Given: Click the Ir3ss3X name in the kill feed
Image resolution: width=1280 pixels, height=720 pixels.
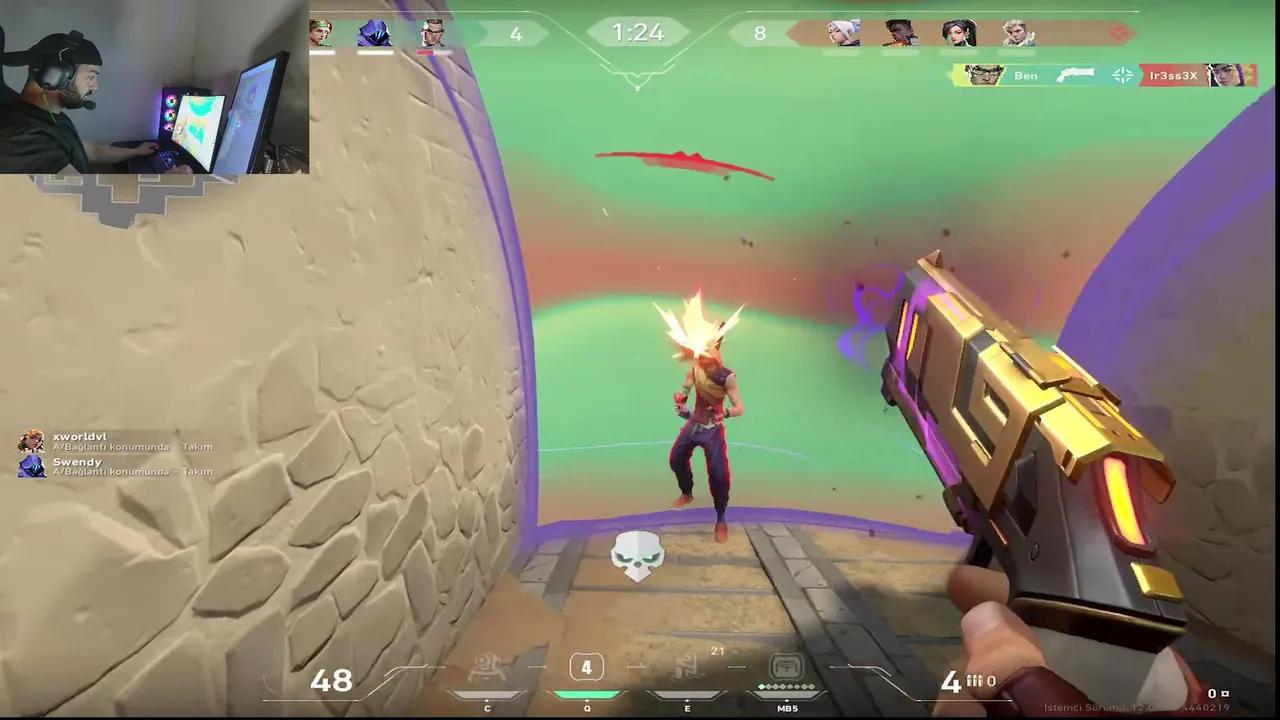Looking at the screenshot, I should tap(1173, 75).
